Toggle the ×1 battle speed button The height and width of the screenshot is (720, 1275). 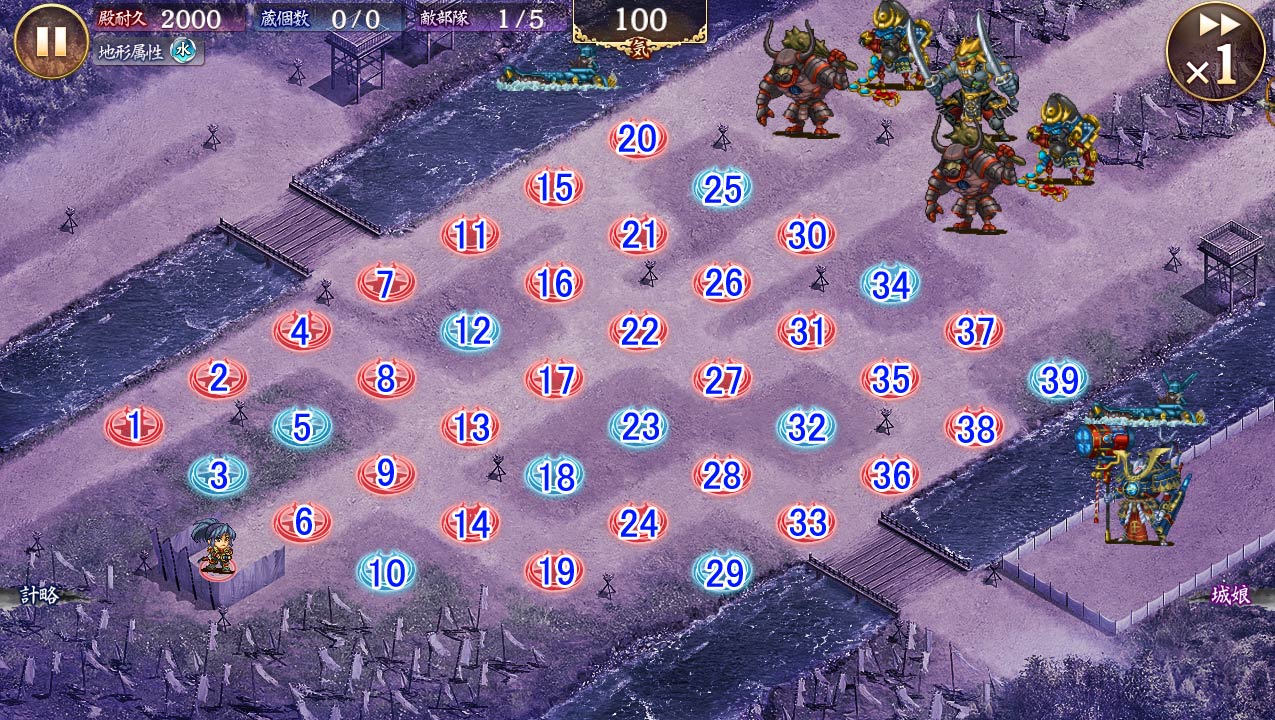click(x=1215, y=50)
